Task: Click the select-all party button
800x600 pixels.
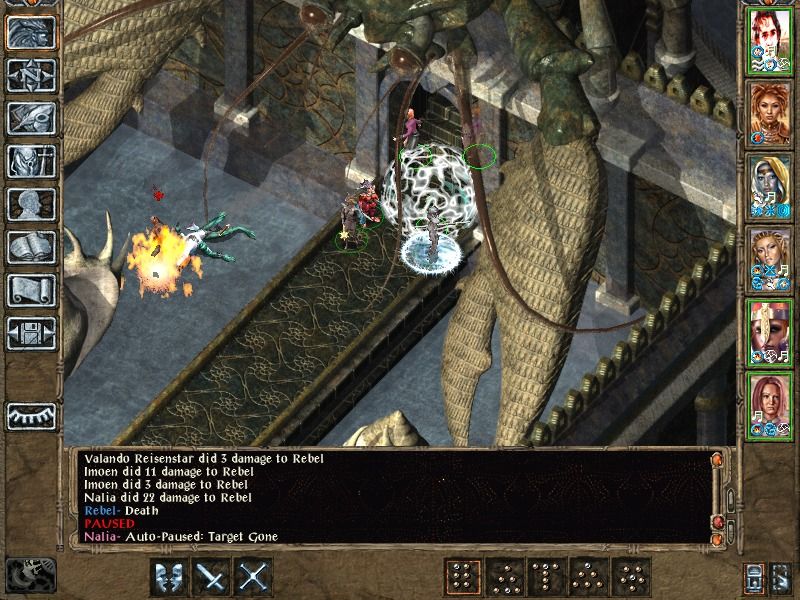Action: pos(755,577)
